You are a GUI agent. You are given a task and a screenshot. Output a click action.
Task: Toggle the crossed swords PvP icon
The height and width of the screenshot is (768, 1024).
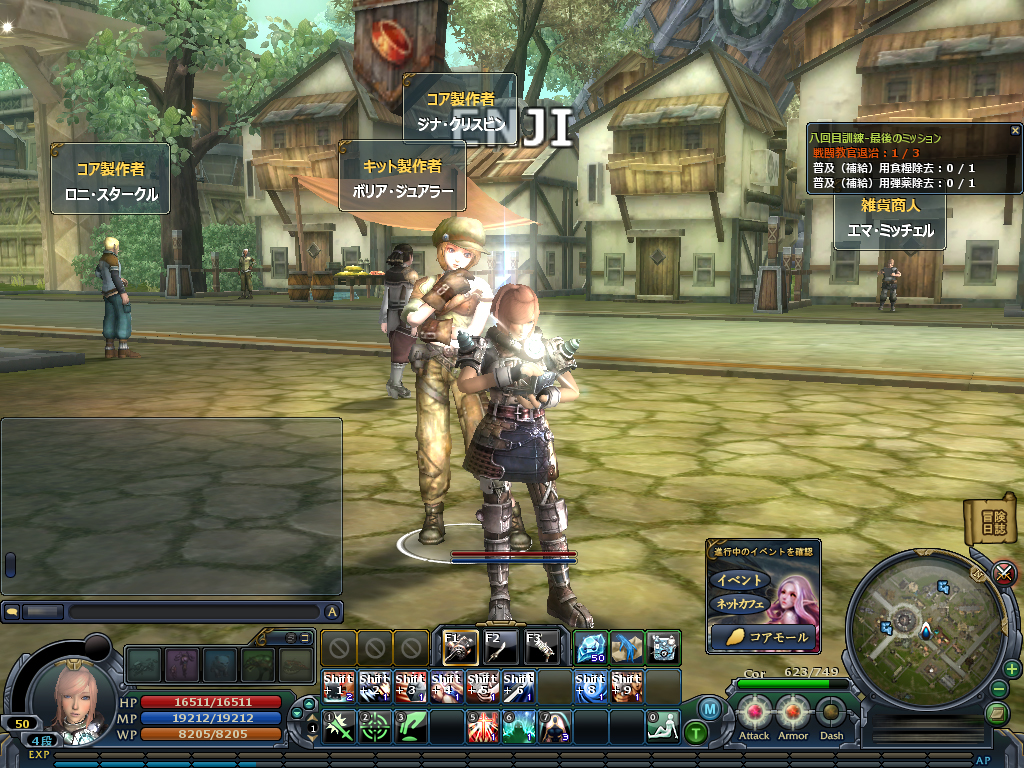click(1004, 573)
